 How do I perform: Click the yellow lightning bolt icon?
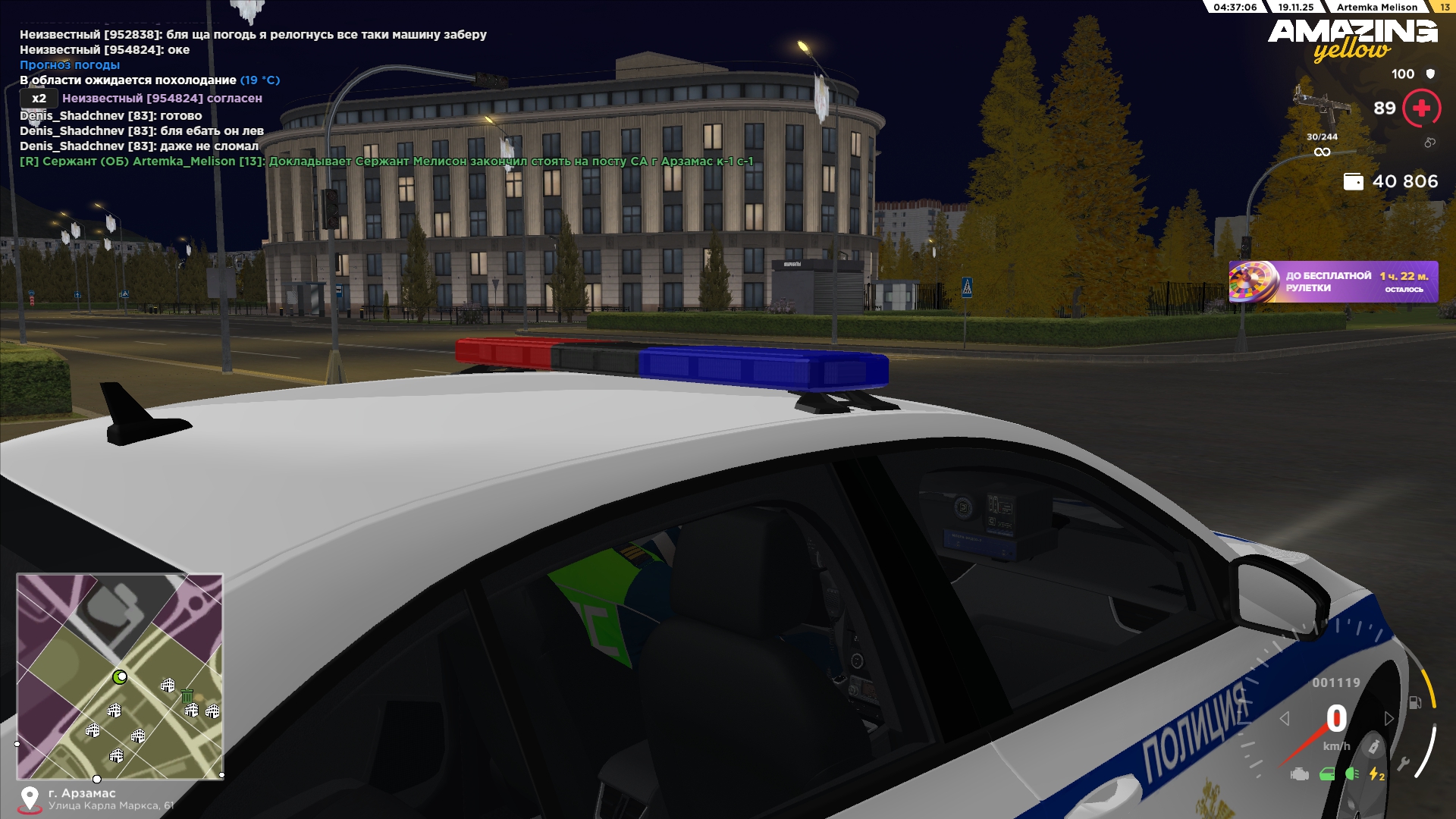(x=1376, y=774)
